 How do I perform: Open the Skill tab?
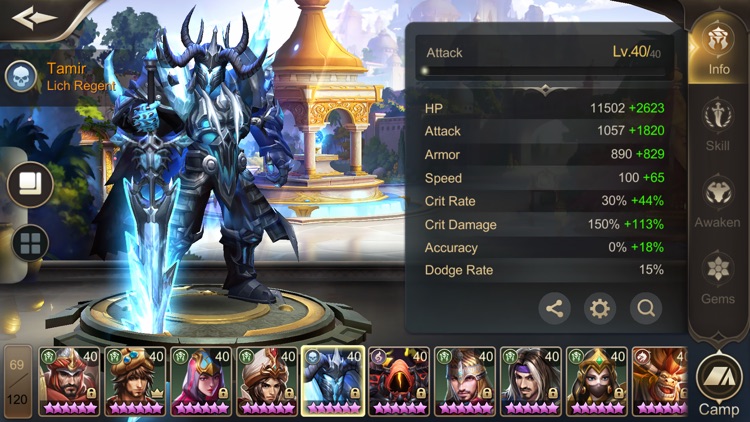718,123
